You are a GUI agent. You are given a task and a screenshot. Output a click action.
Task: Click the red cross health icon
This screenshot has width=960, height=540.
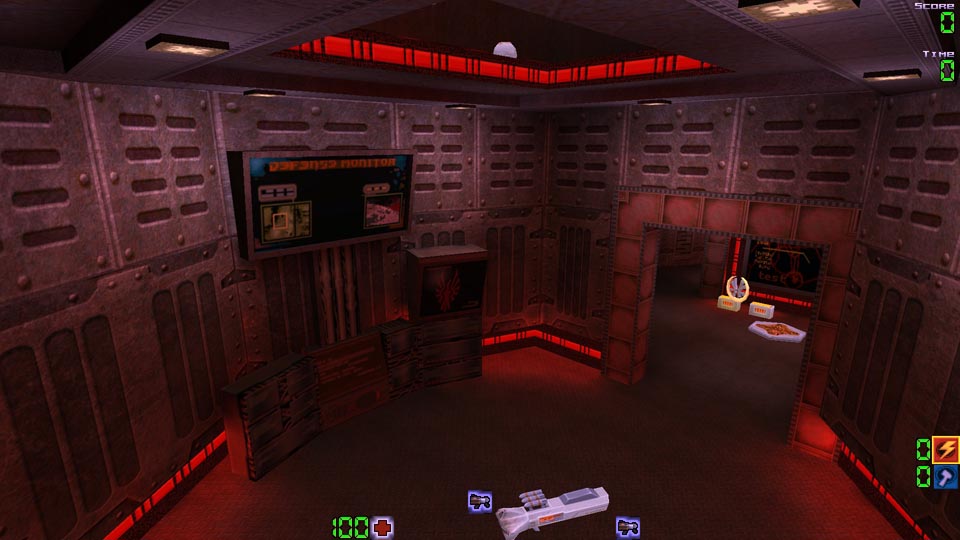click(382, 527)
